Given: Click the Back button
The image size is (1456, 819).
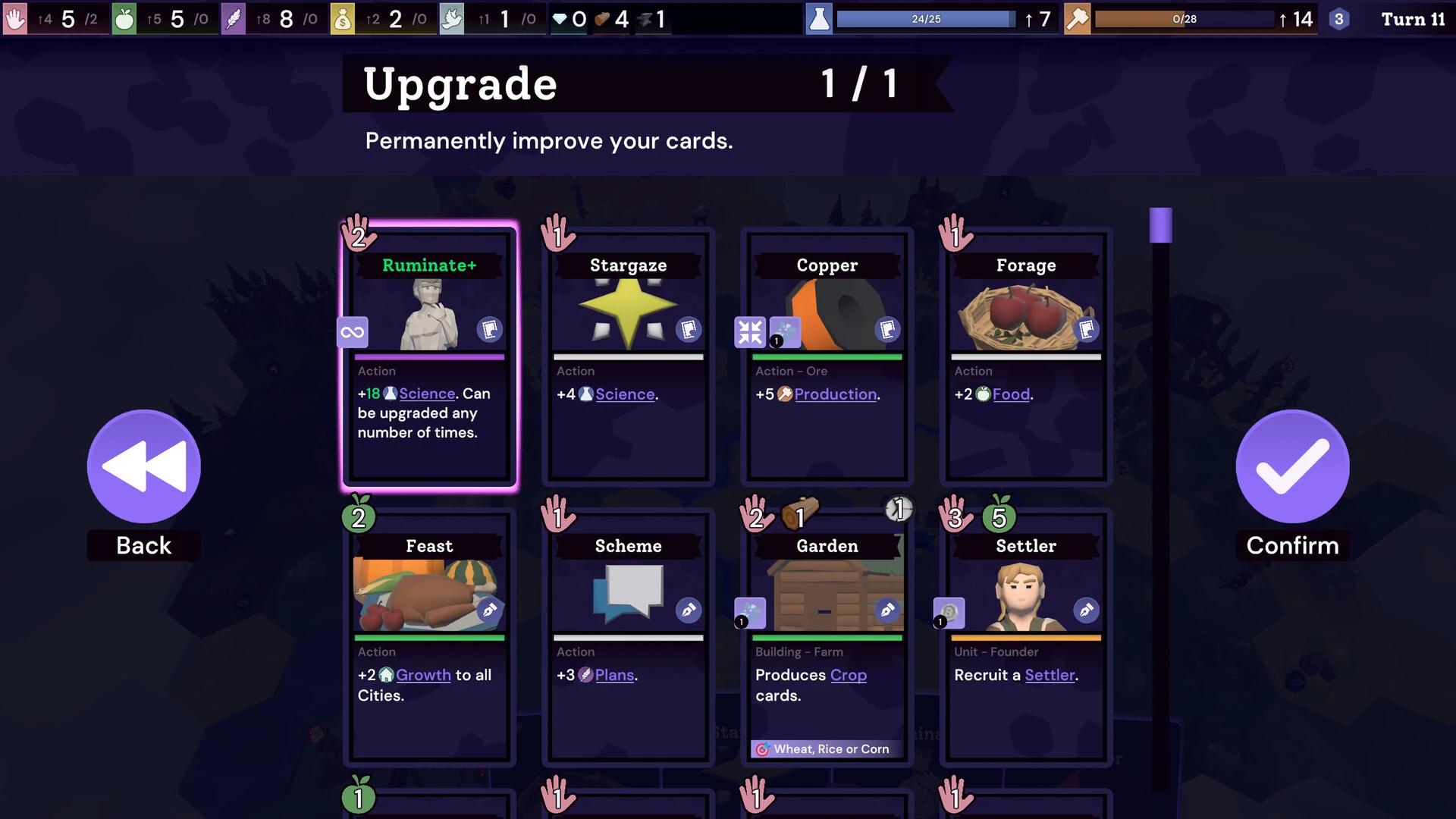Looking at the screenshot, I should tap(143, 467).
